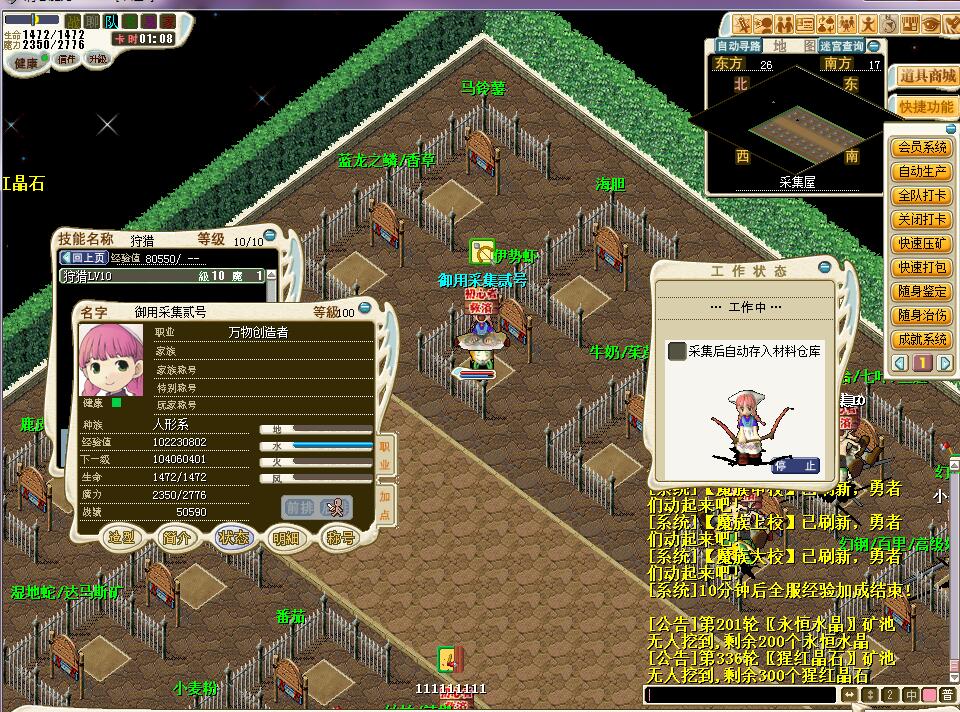Open the 称号 titles tab
The height and width of the screenshot is (712, 960).
(x=340, y=538)
